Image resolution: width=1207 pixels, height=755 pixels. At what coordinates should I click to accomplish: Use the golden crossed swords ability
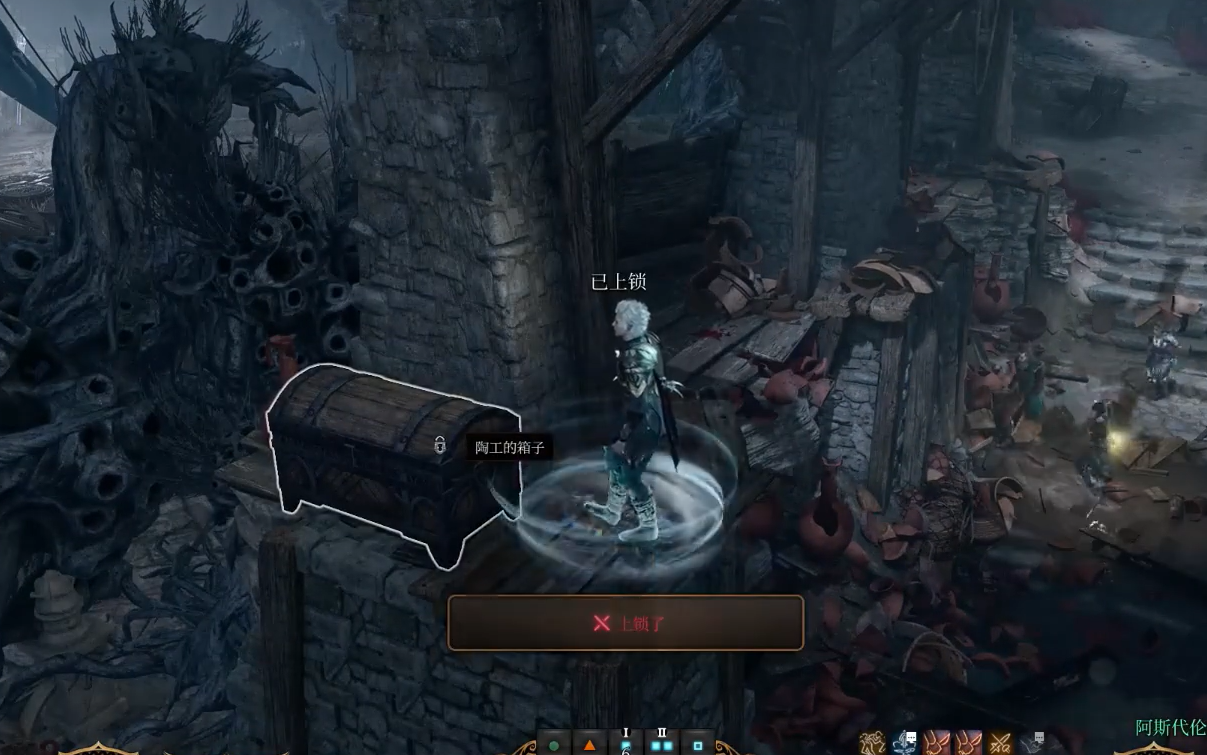(1000, 743)
